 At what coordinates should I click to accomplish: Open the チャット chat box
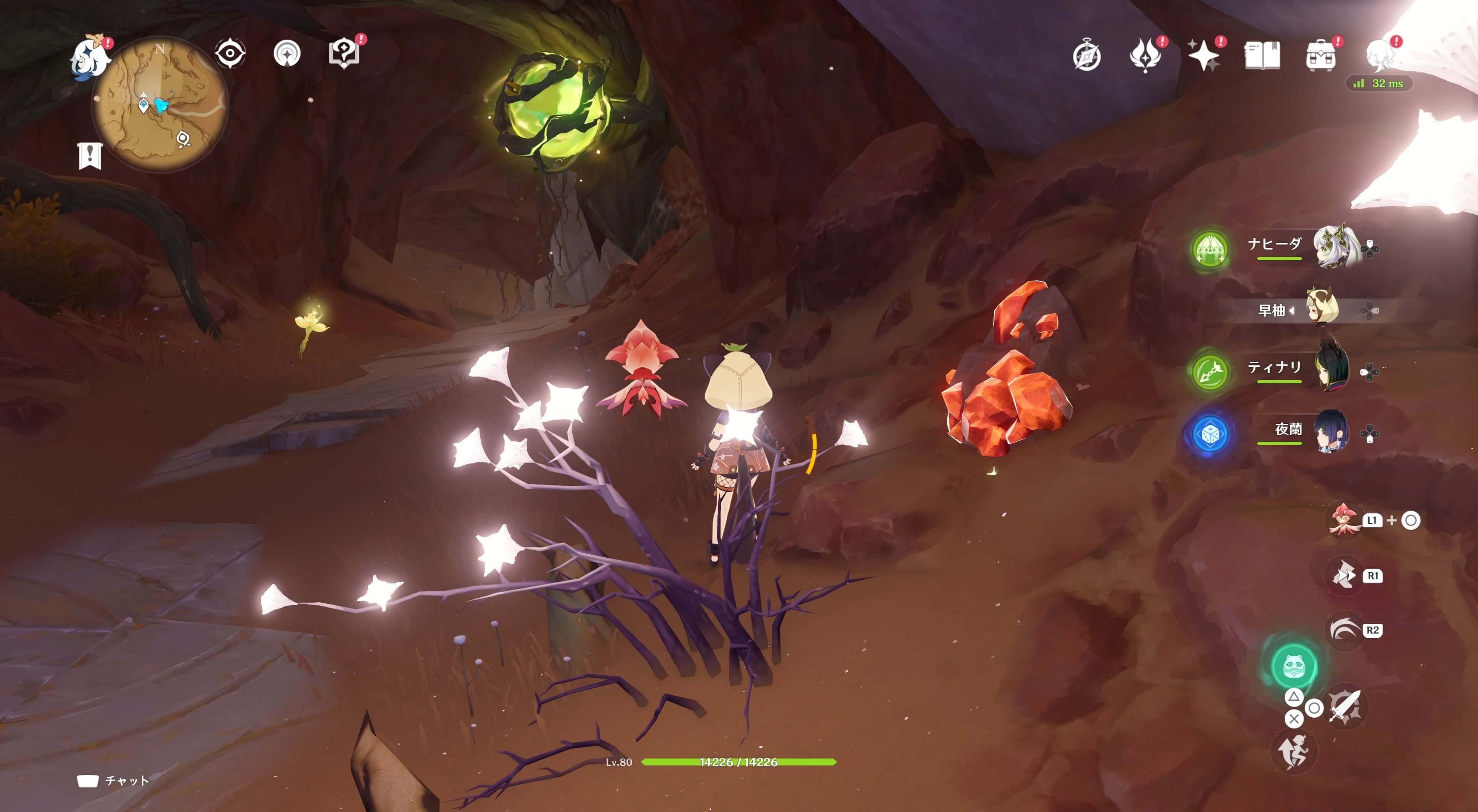[x=114, y=780]
